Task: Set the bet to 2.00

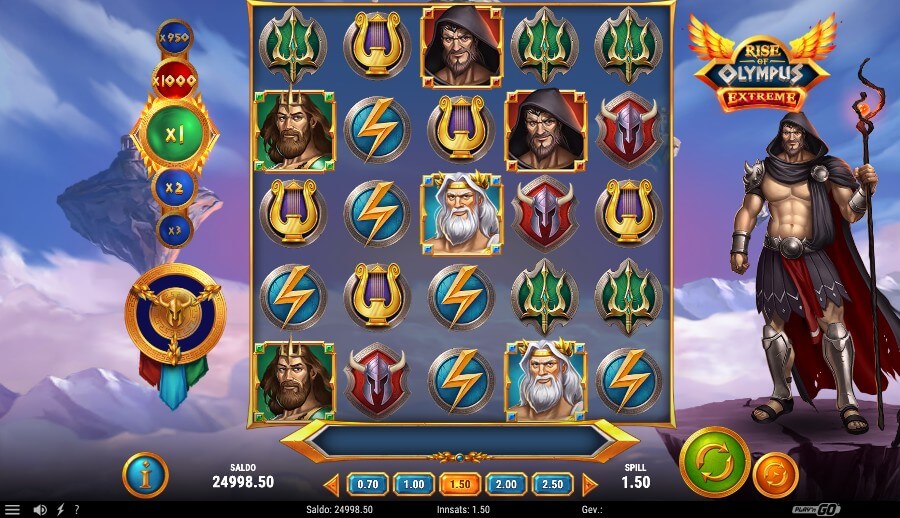Action: tap(506, 484)
